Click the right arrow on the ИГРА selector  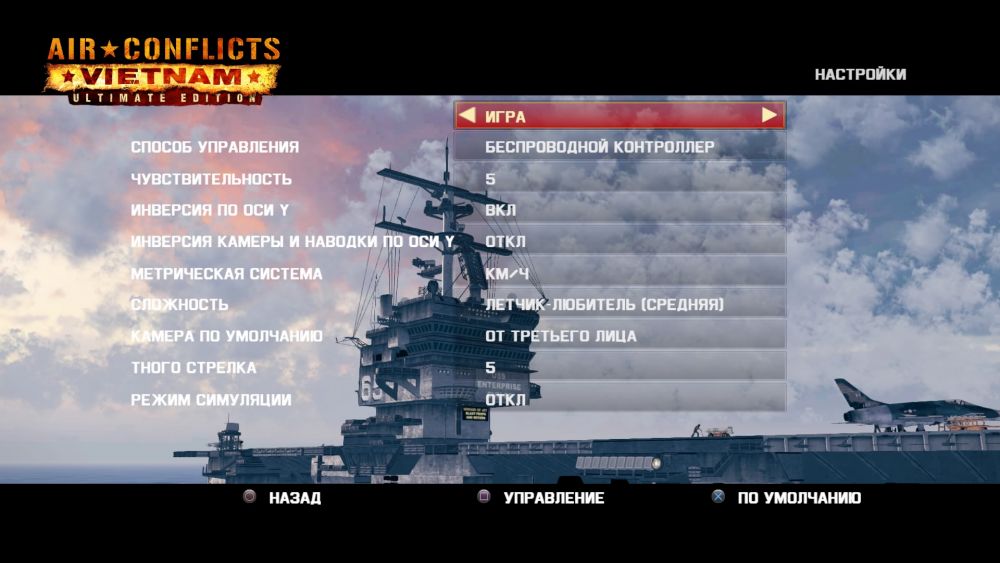click(x=769, y=116)
